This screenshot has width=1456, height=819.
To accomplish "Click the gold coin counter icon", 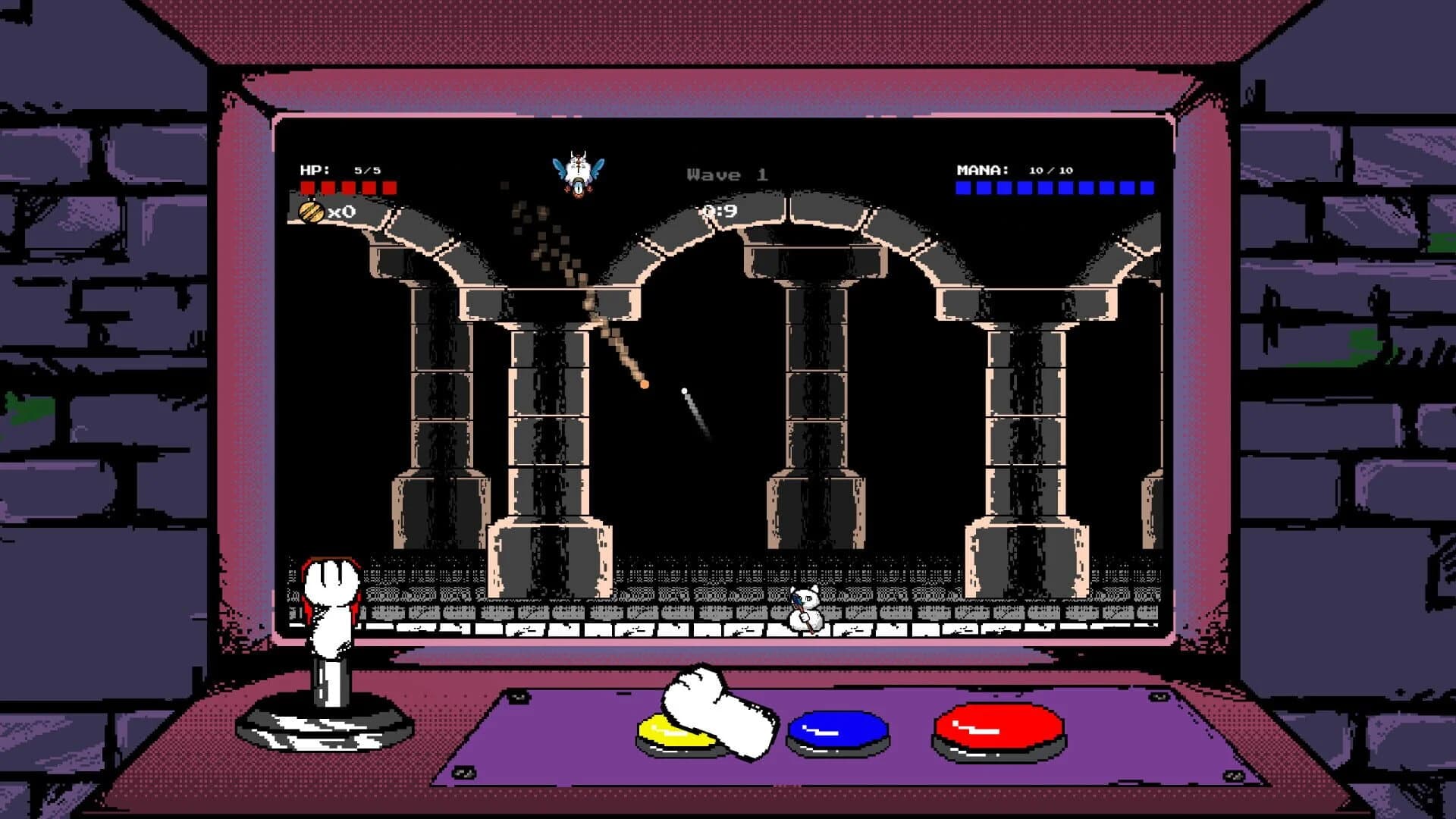I will 311,214.
